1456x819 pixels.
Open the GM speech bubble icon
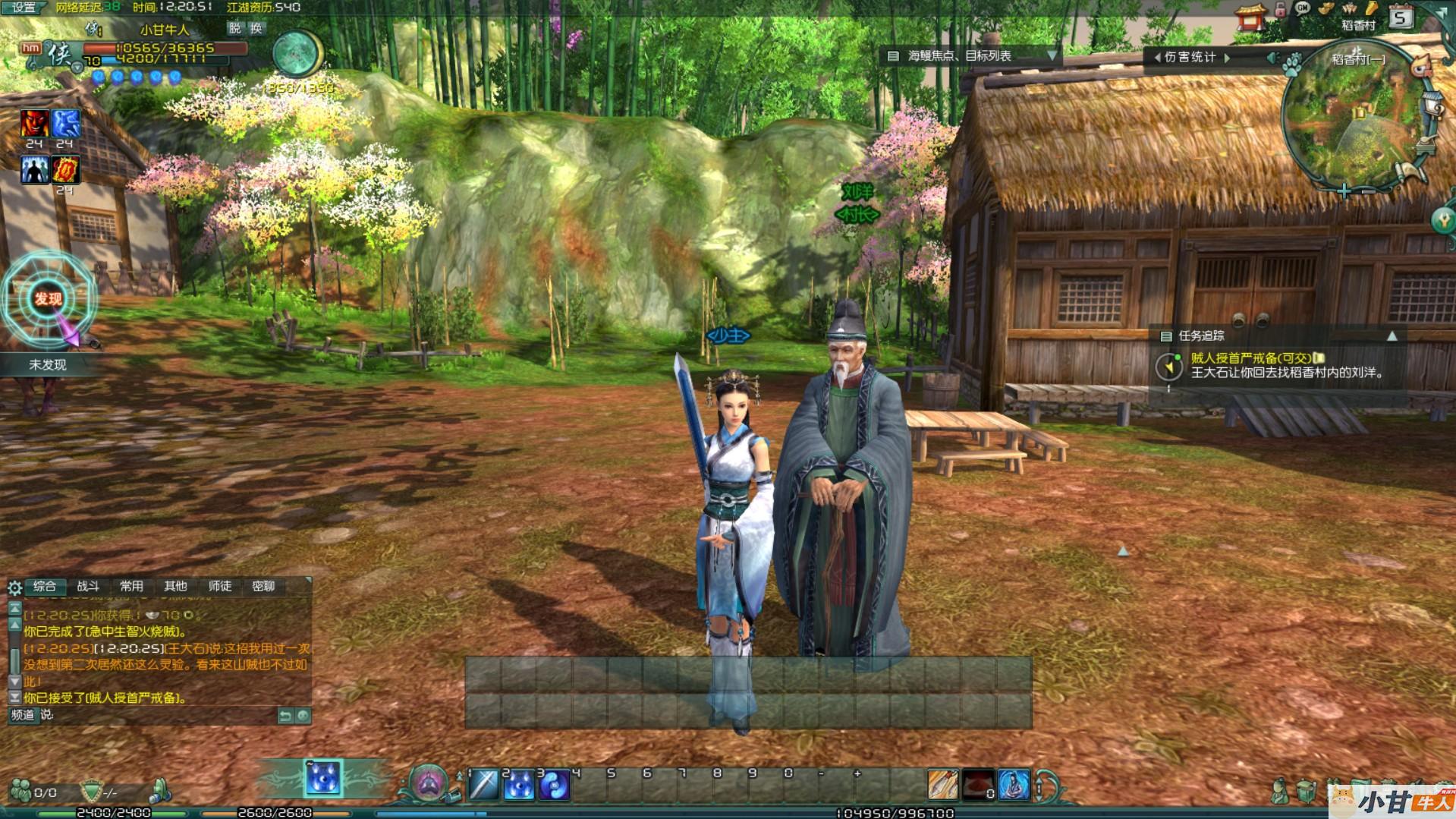1303,9
